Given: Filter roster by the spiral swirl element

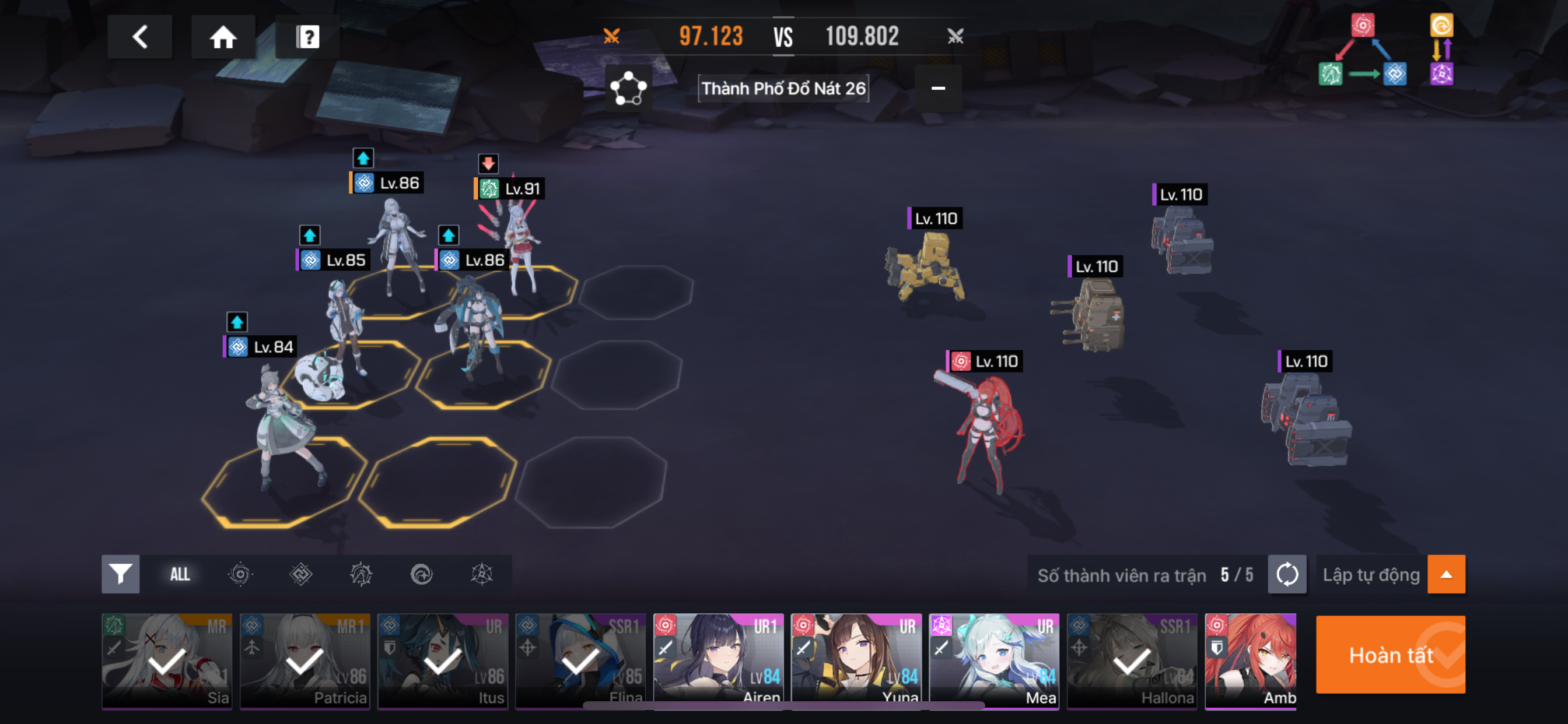Looking at the screenshot, I should [x=421, y=574].
